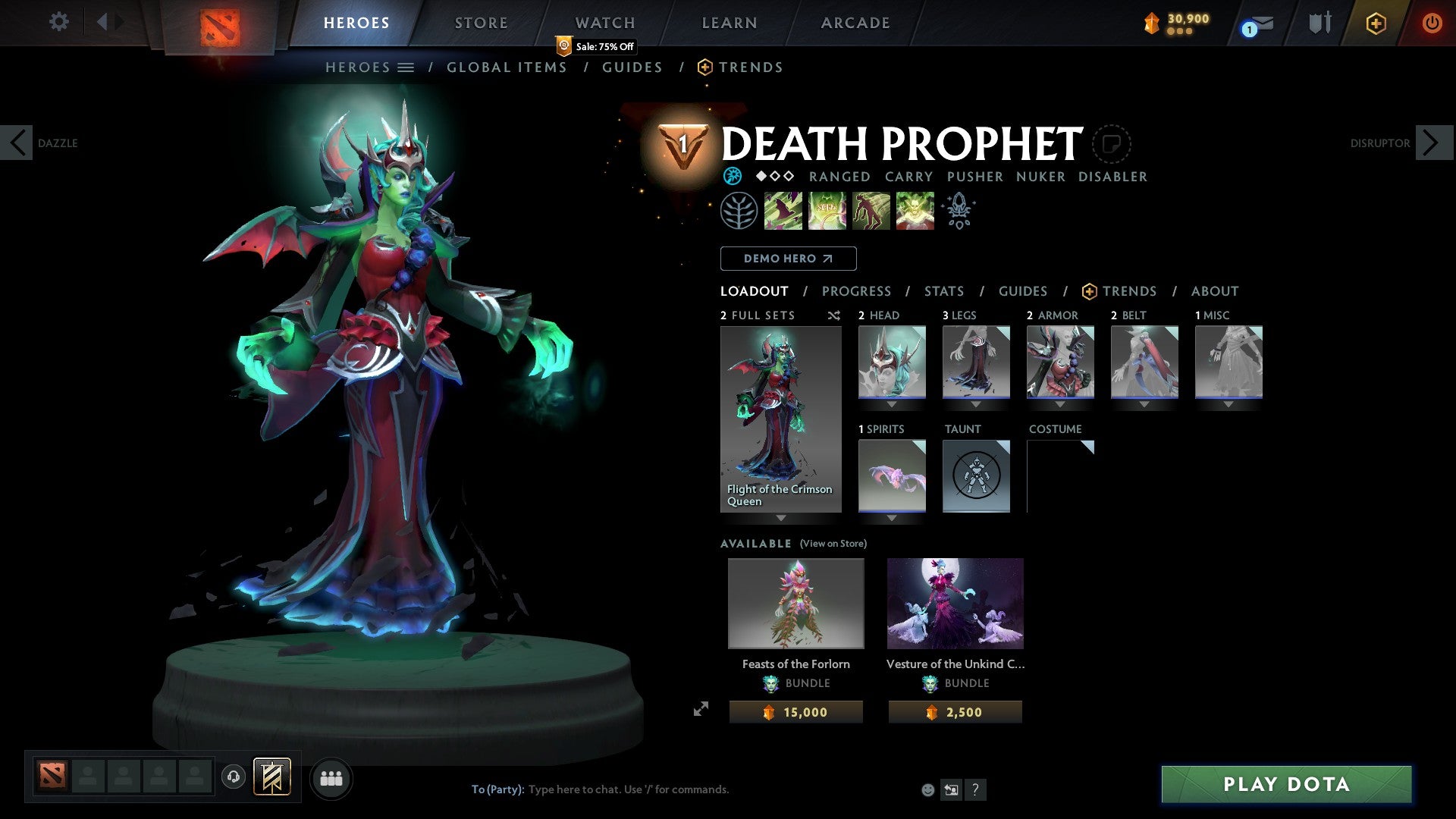Open the friends list people icon
Viewport: 1456px width, 819px height.
point(331,777)
